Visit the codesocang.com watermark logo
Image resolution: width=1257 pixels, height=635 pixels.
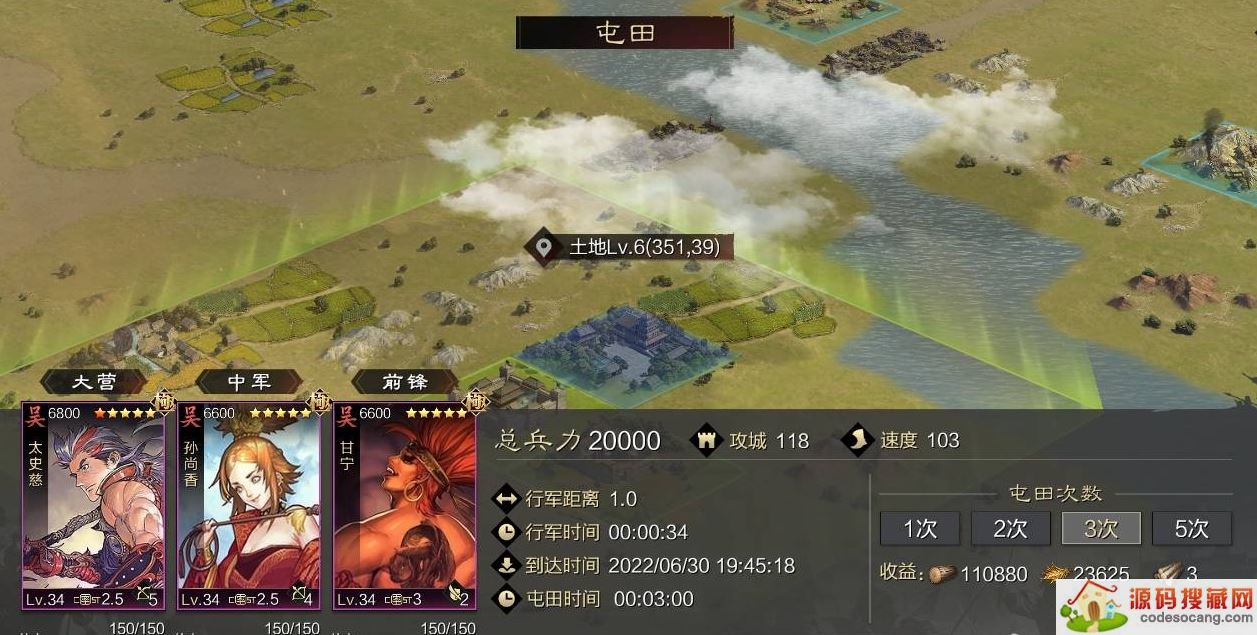pyautogui.click(x=1157, y=605)
